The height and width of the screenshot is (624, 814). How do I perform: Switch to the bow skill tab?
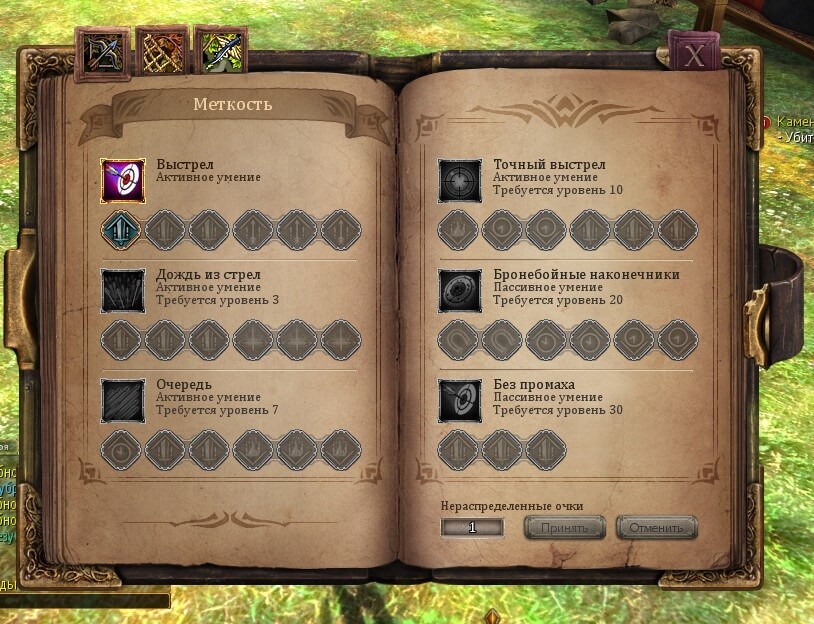102,52
